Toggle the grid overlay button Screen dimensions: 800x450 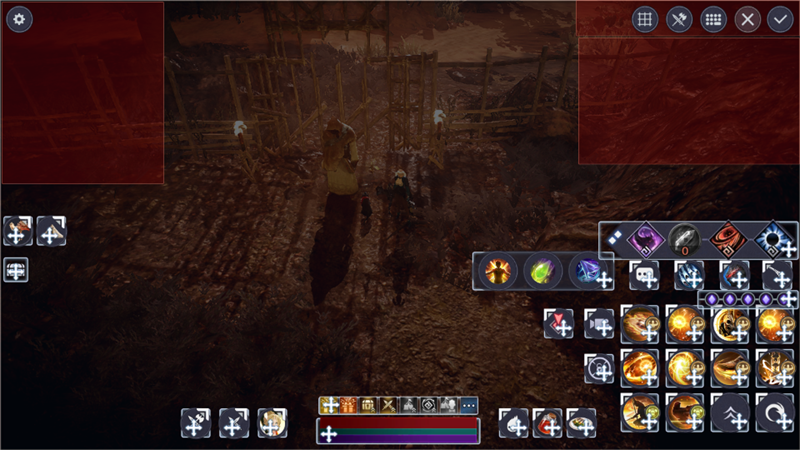(645, 20)
